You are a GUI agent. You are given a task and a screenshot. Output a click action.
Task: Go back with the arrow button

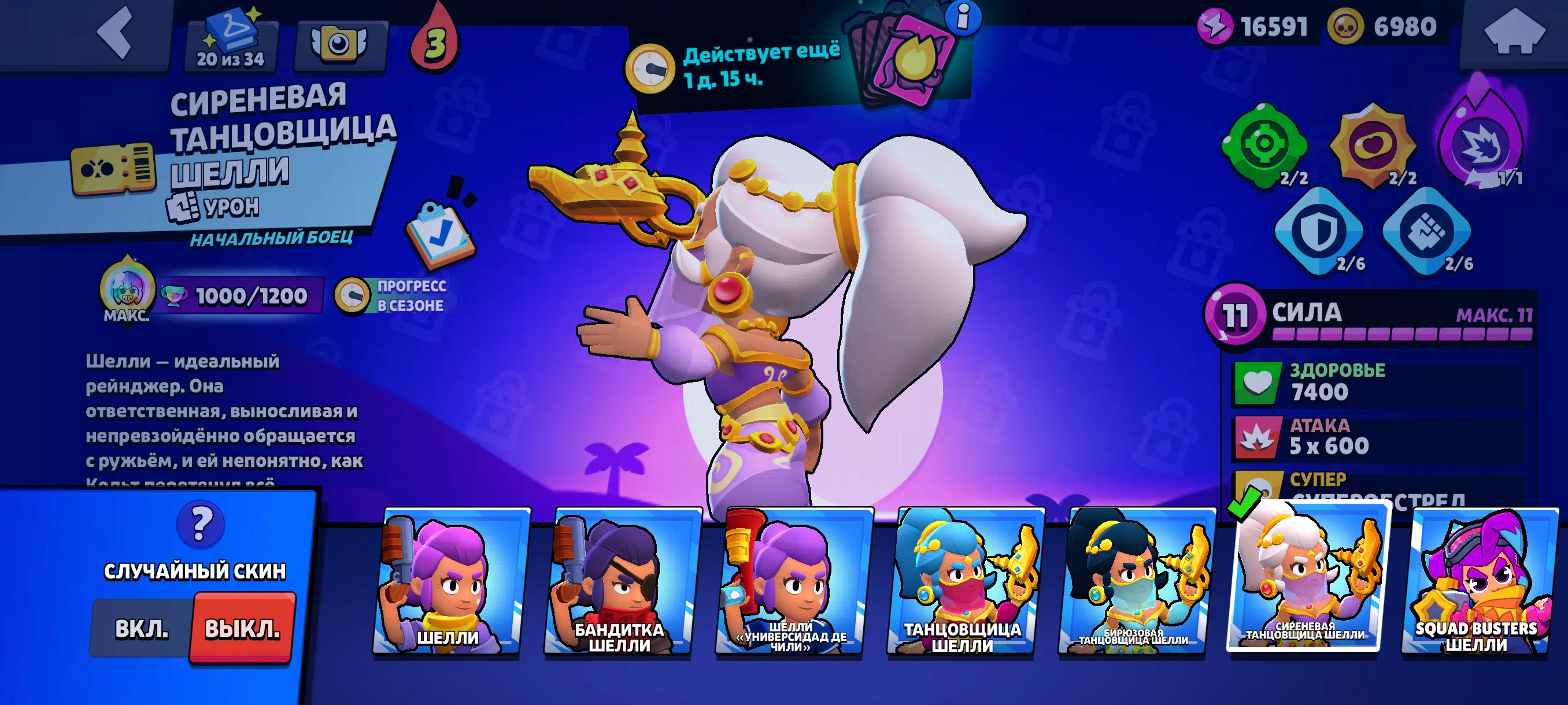(x=116, y=34)
